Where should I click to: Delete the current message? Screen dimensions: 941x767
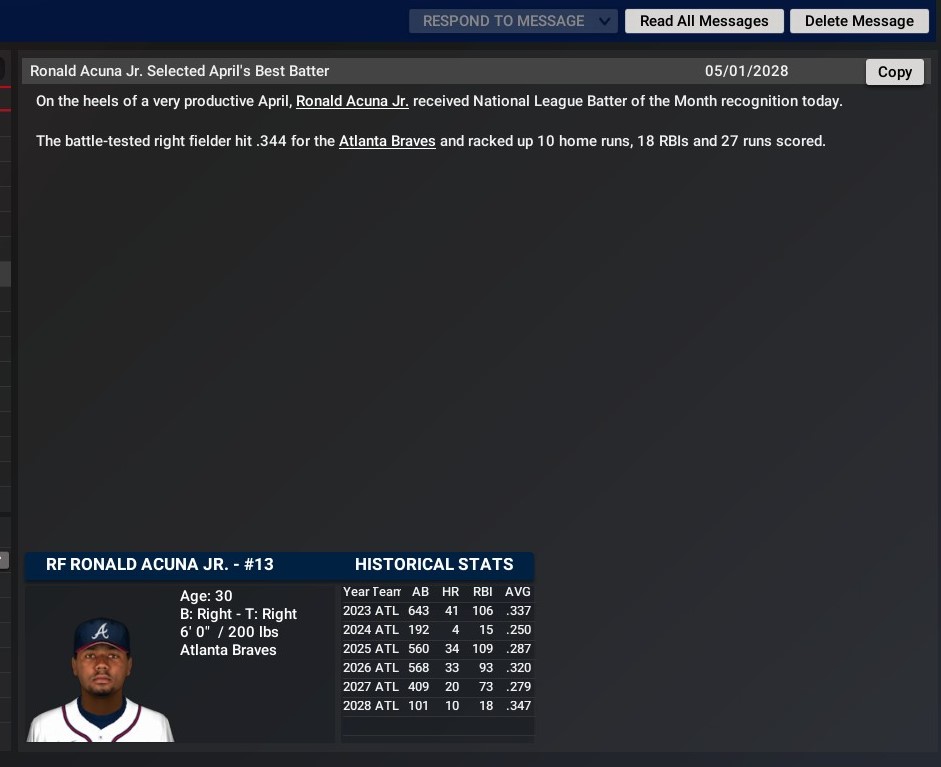point(859,21)
